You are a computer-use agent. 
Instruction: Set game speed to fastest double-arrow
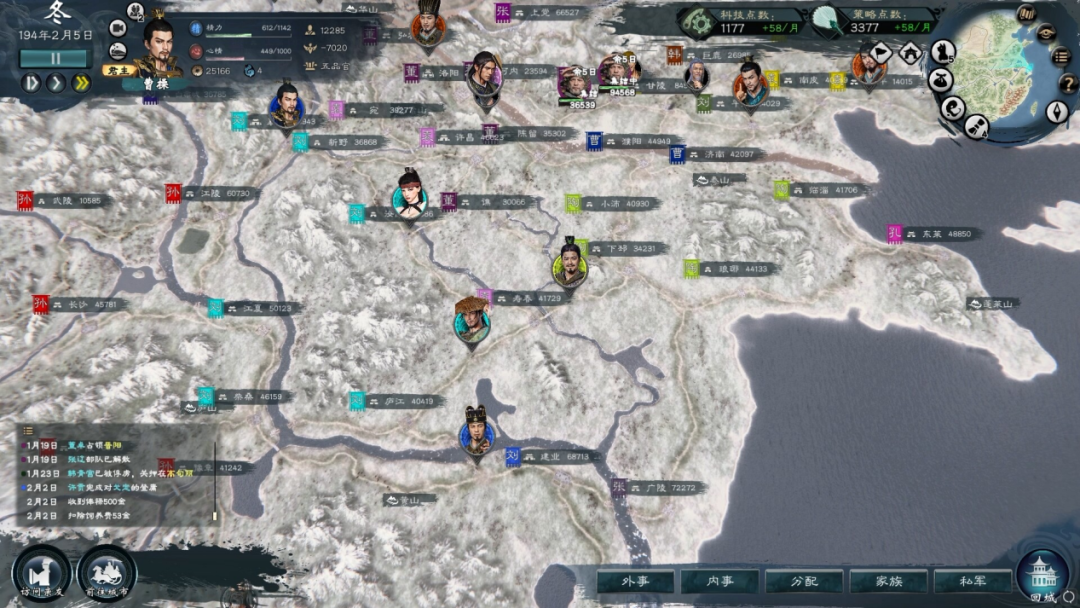pyautogui.click(x=81, y=83)
